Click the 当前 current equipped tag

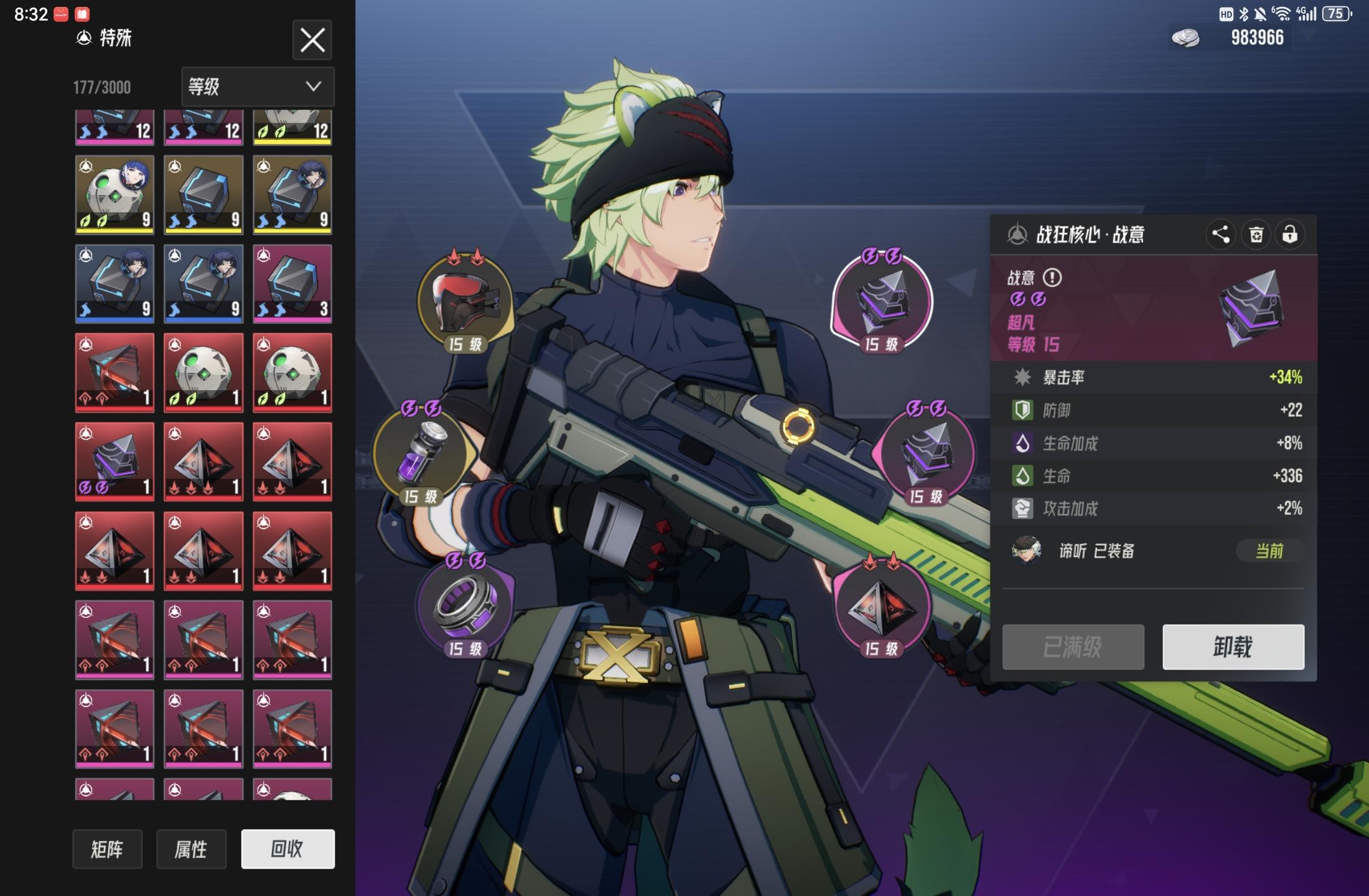pos(1269,551)
